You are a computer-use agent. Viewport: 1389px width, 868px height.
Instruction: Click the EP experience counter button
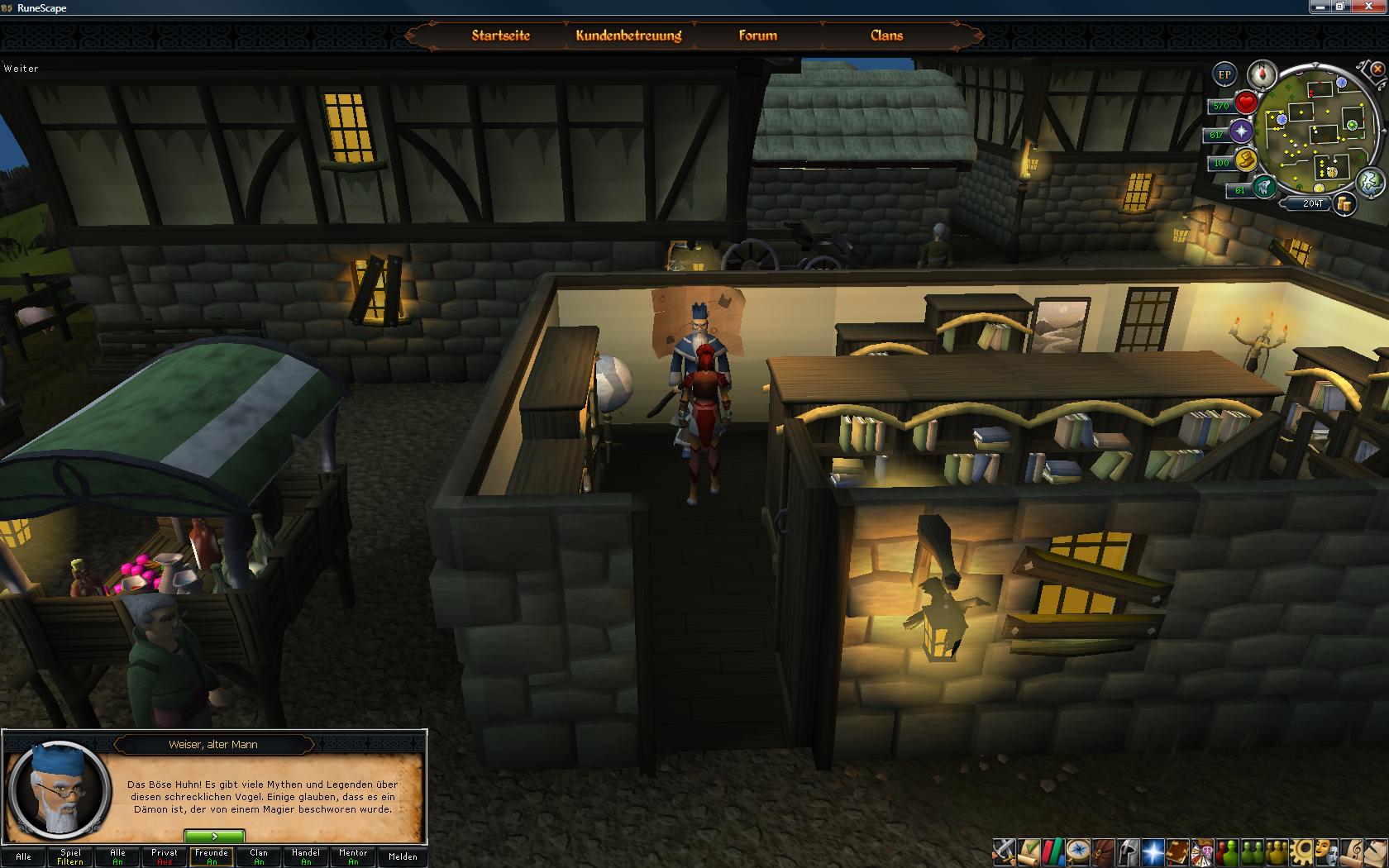[1224, 74]
